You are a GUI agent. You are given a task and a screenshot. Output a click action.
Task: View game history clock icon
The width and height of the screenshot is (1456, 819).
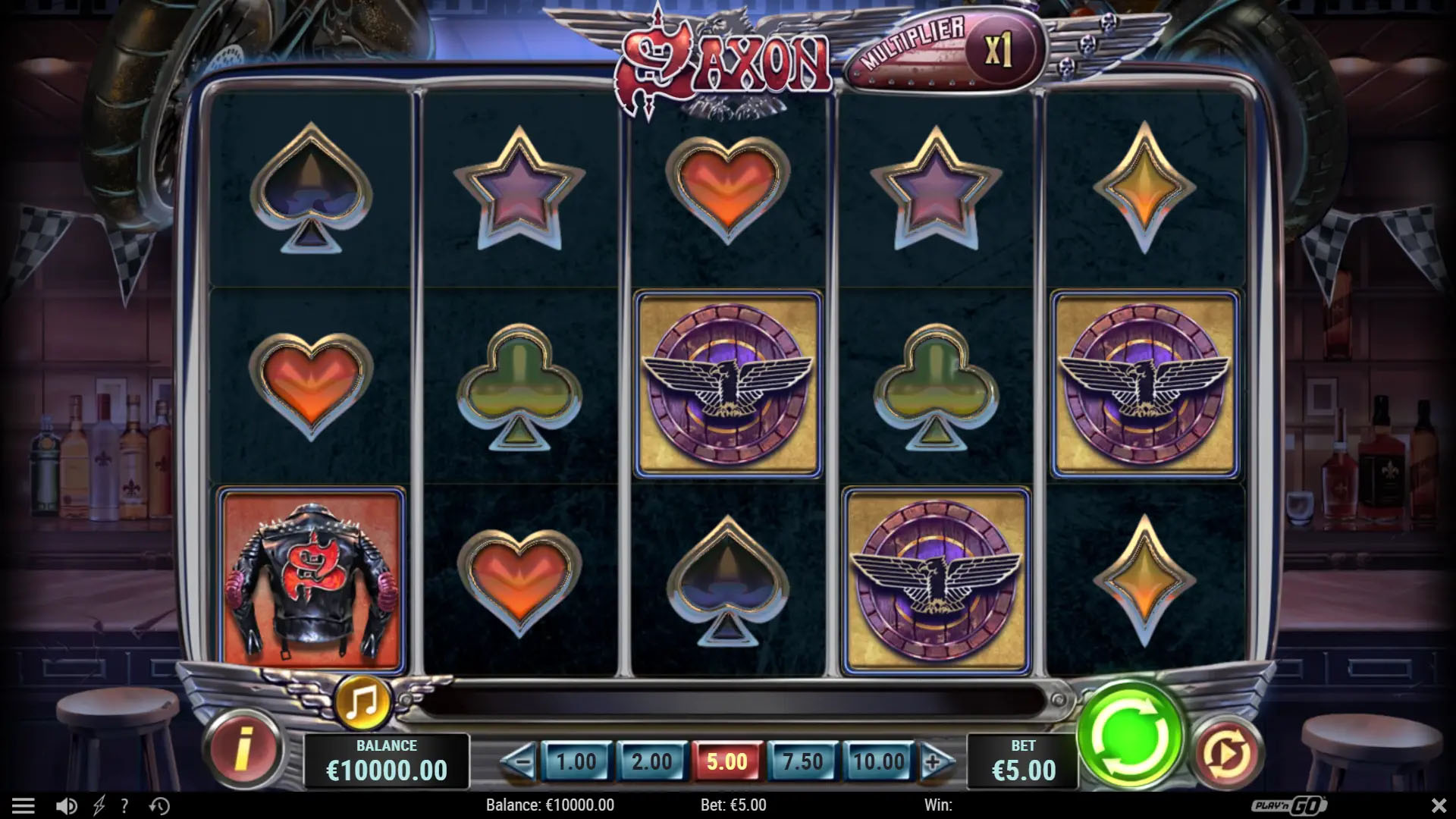click(159, 805)
